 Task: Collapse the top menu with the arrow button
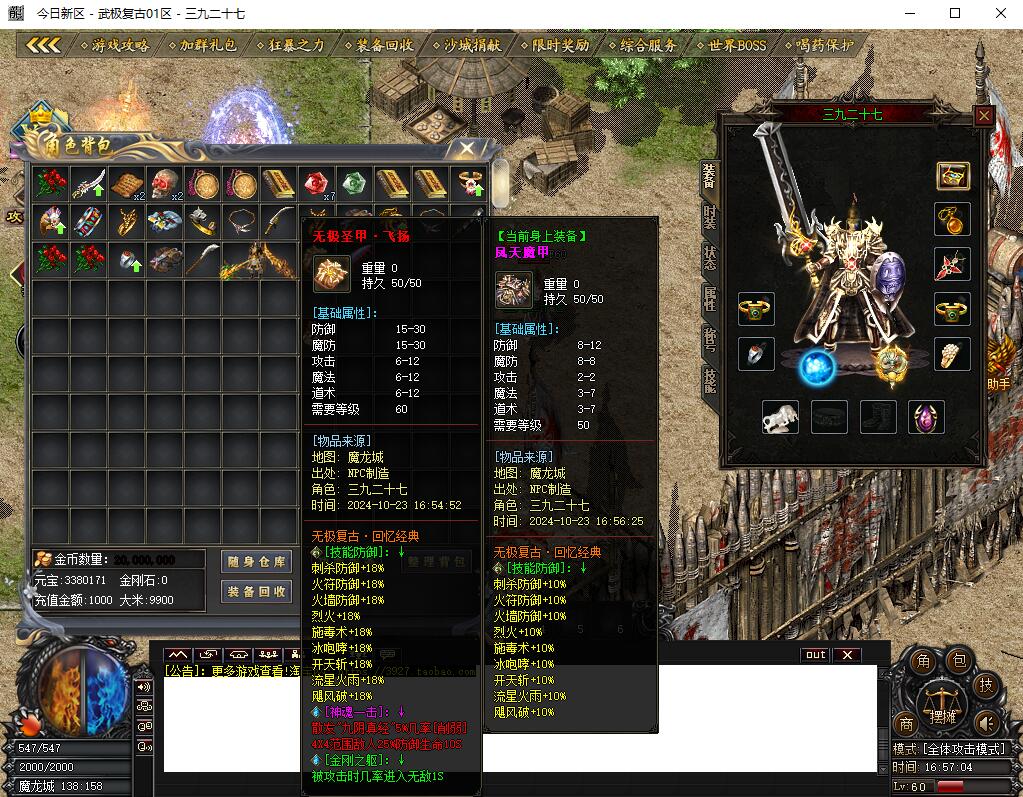coord(44,45)
